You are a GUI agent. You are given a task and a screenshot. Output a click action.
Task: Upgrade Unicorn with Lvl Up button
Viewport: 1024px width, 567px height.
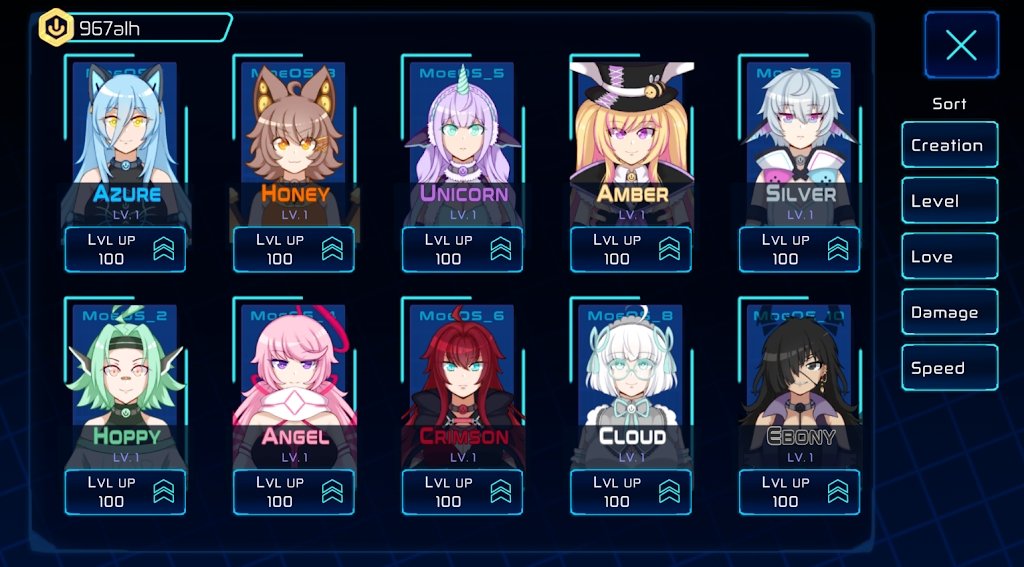coord(463,249)
